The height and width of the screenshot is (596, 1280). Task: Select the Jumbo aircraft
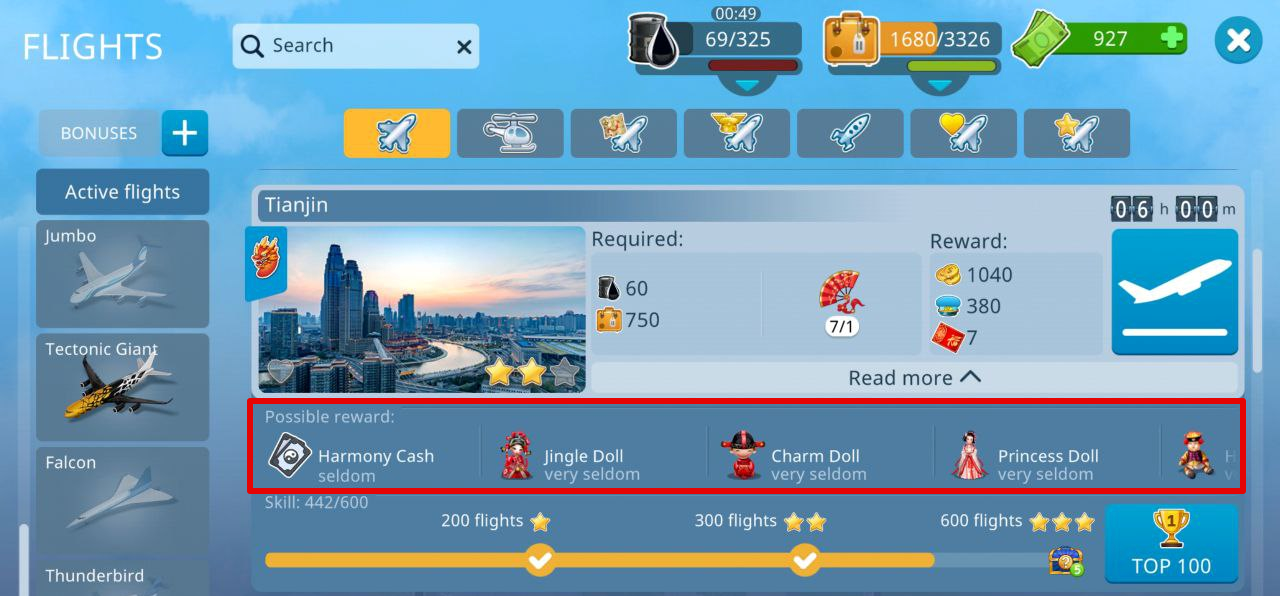click(x=123, y=274)
